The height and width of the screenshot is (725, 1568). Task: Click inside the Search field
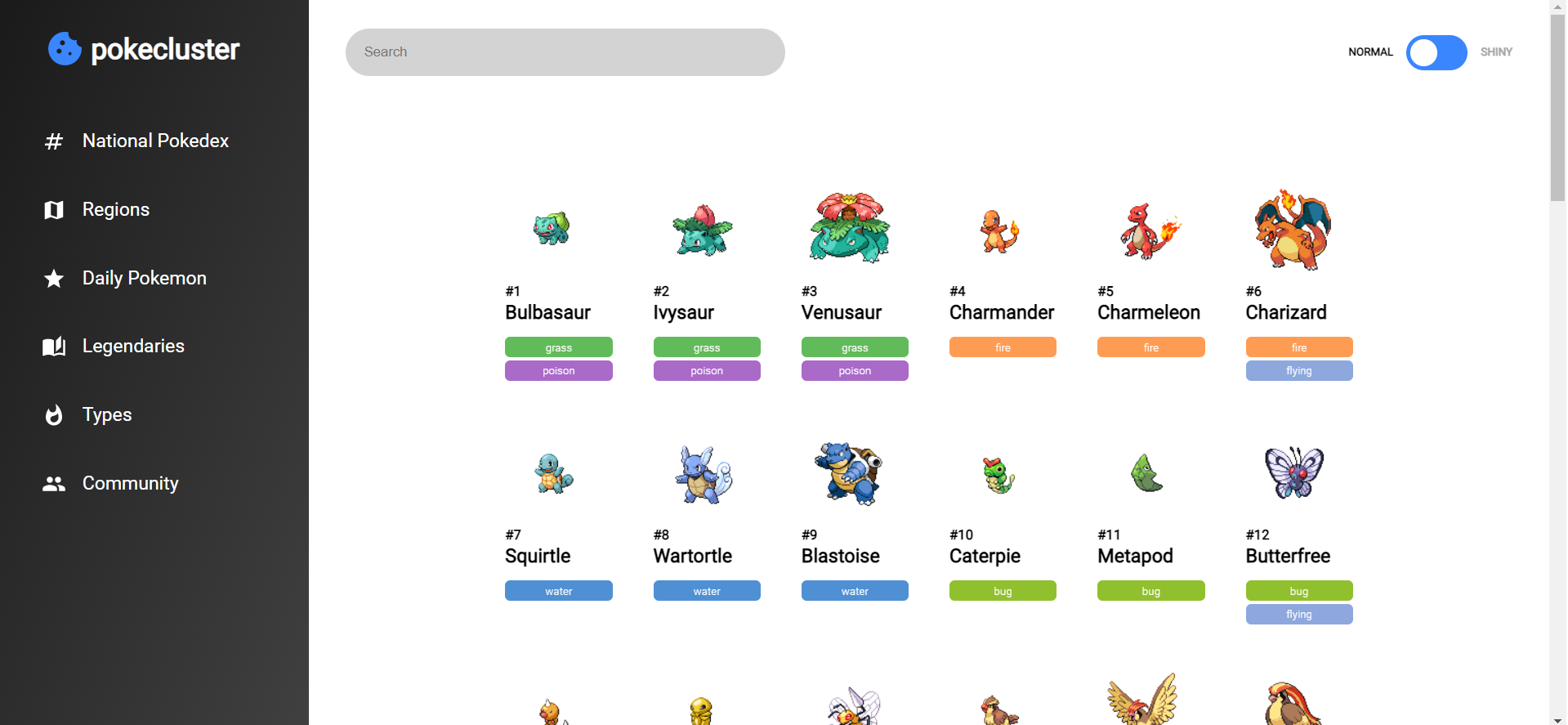(565, 51)
